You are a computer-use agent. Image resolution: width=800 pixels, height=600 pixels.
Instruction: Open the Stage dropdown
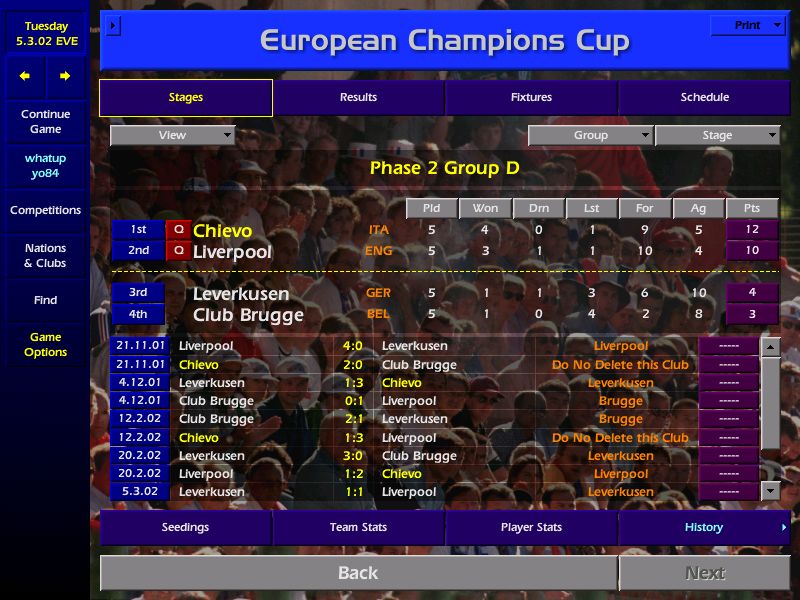point(717,135)
